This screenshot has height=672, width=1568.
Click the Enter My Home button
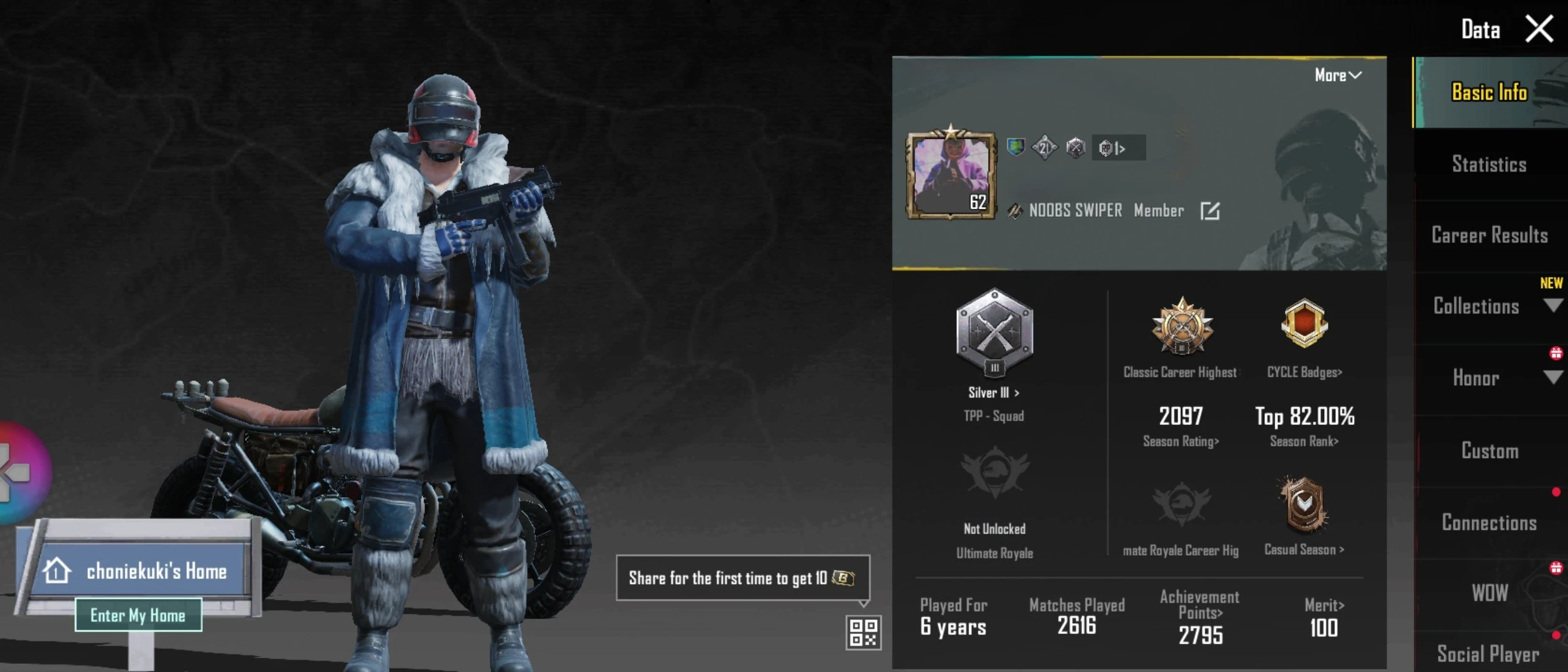(x=138, y=615)
